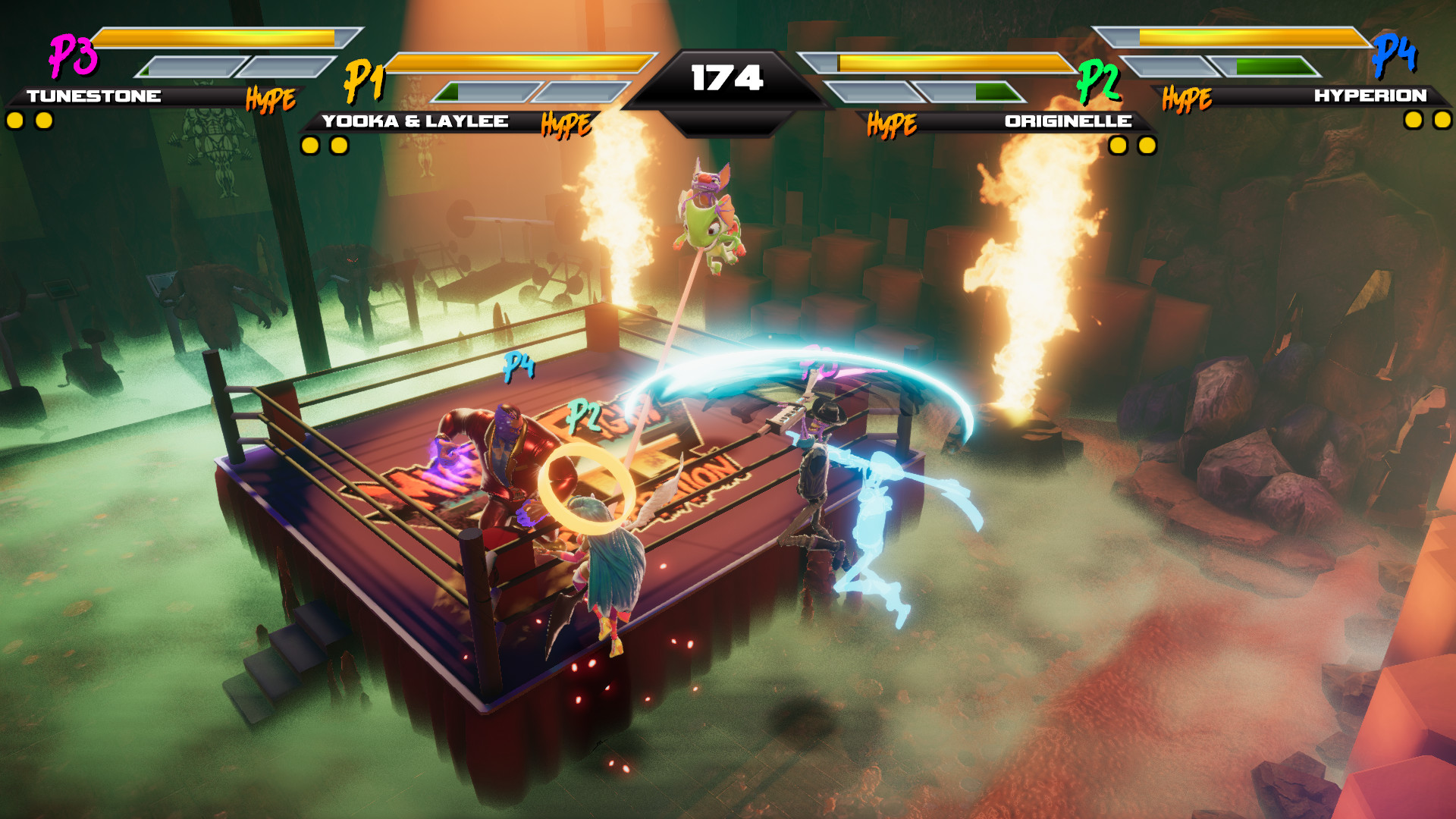The height and width of the screenshot is (819, 1456).
Task: Click the P3 player icon label
Action: pos(72,55)
